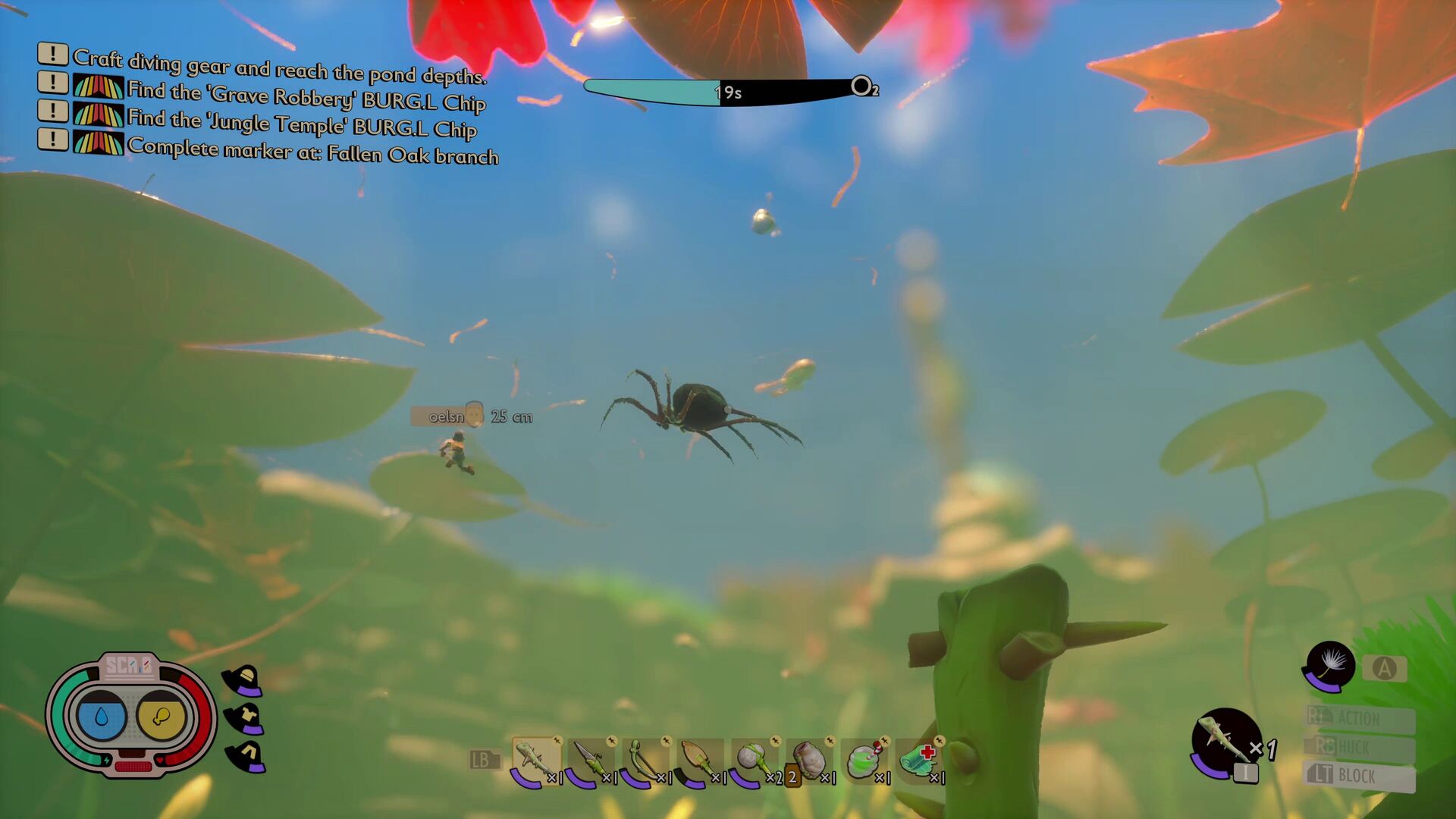
Task: Equip the sprig bow from the hotbar
Action: pos(645,761)
